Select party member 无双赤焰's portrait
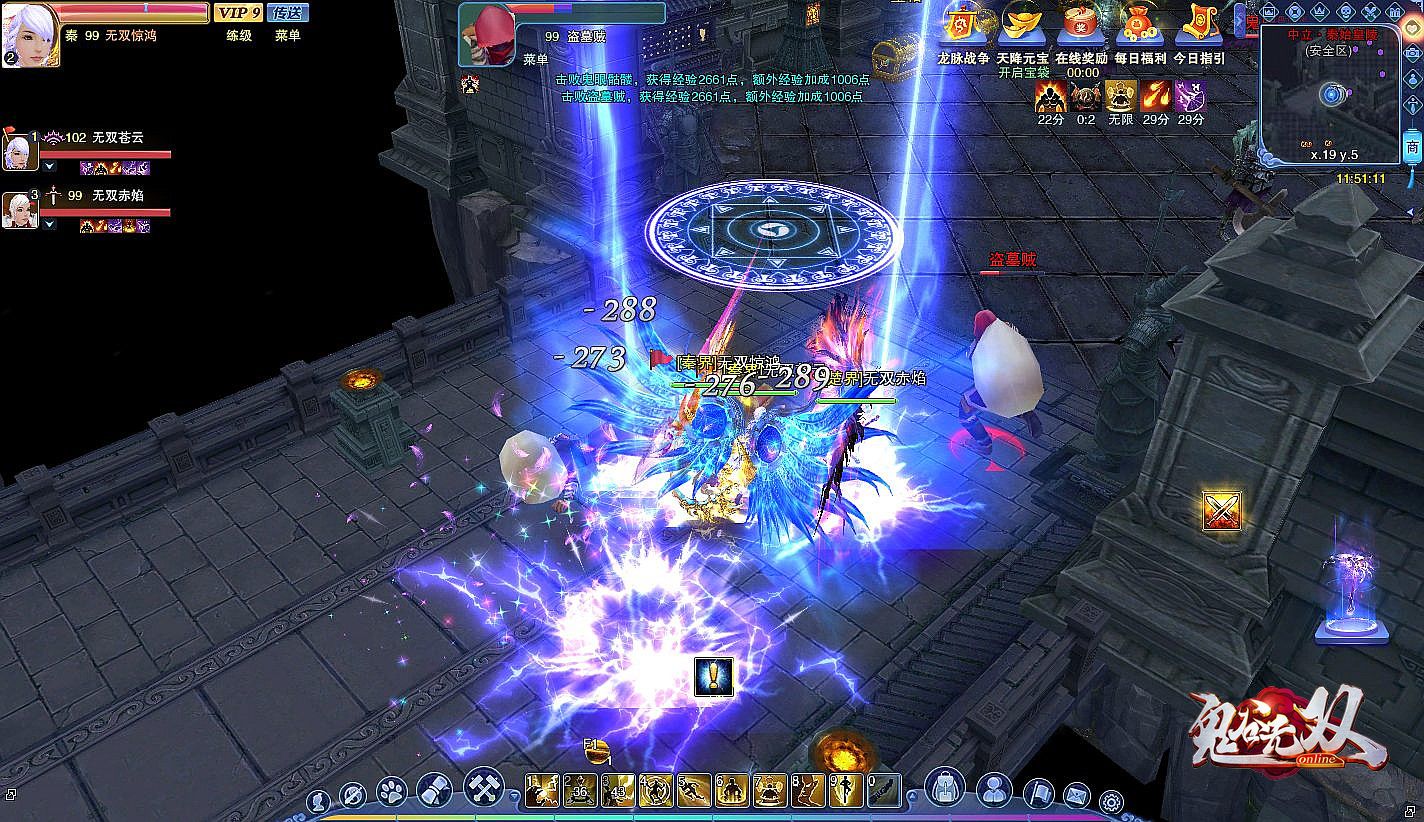This screenshot has width=1424, height=822. point(19,209)
